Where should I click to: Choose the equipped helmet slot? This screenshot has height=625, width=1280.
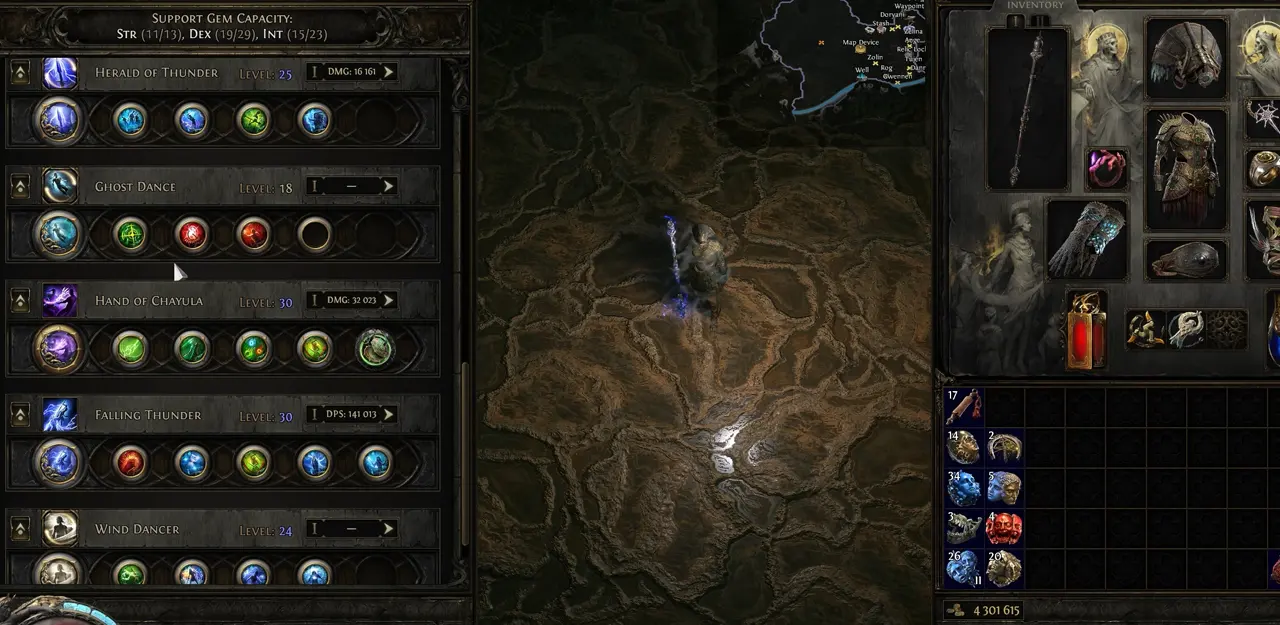[1185, 58]
